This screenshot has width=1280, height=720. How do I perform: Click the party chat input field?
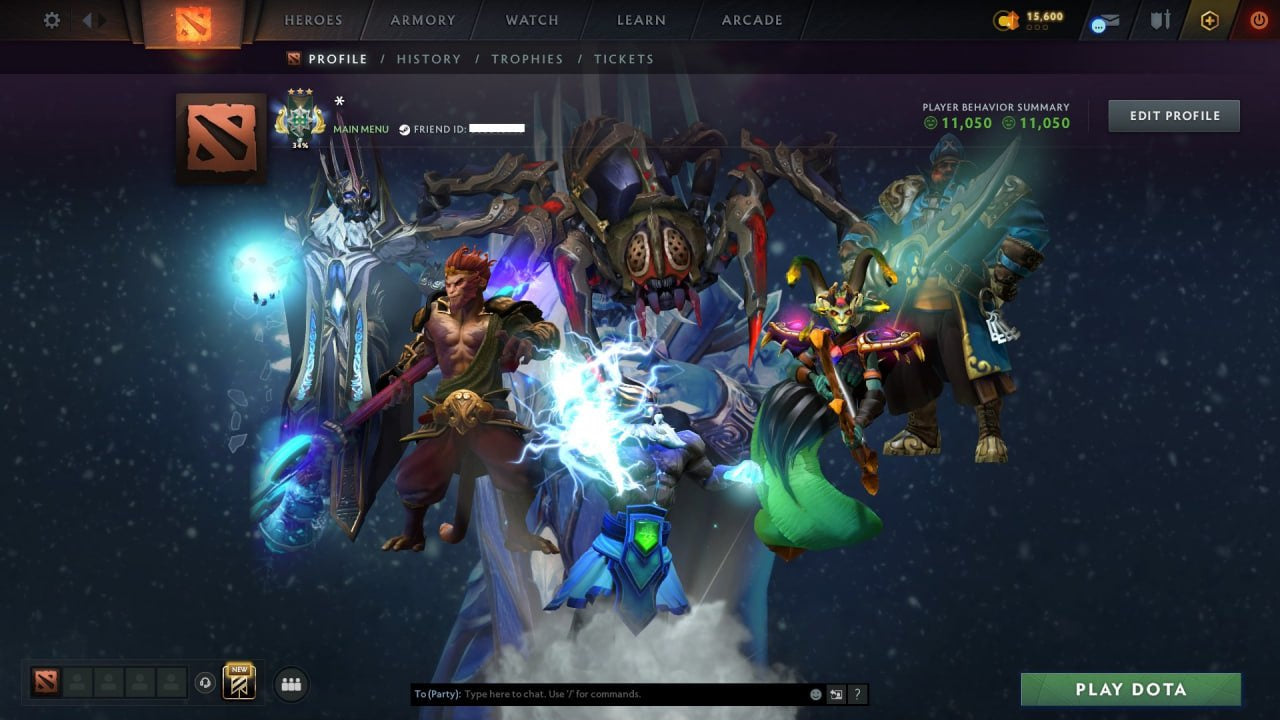[600, 693]
